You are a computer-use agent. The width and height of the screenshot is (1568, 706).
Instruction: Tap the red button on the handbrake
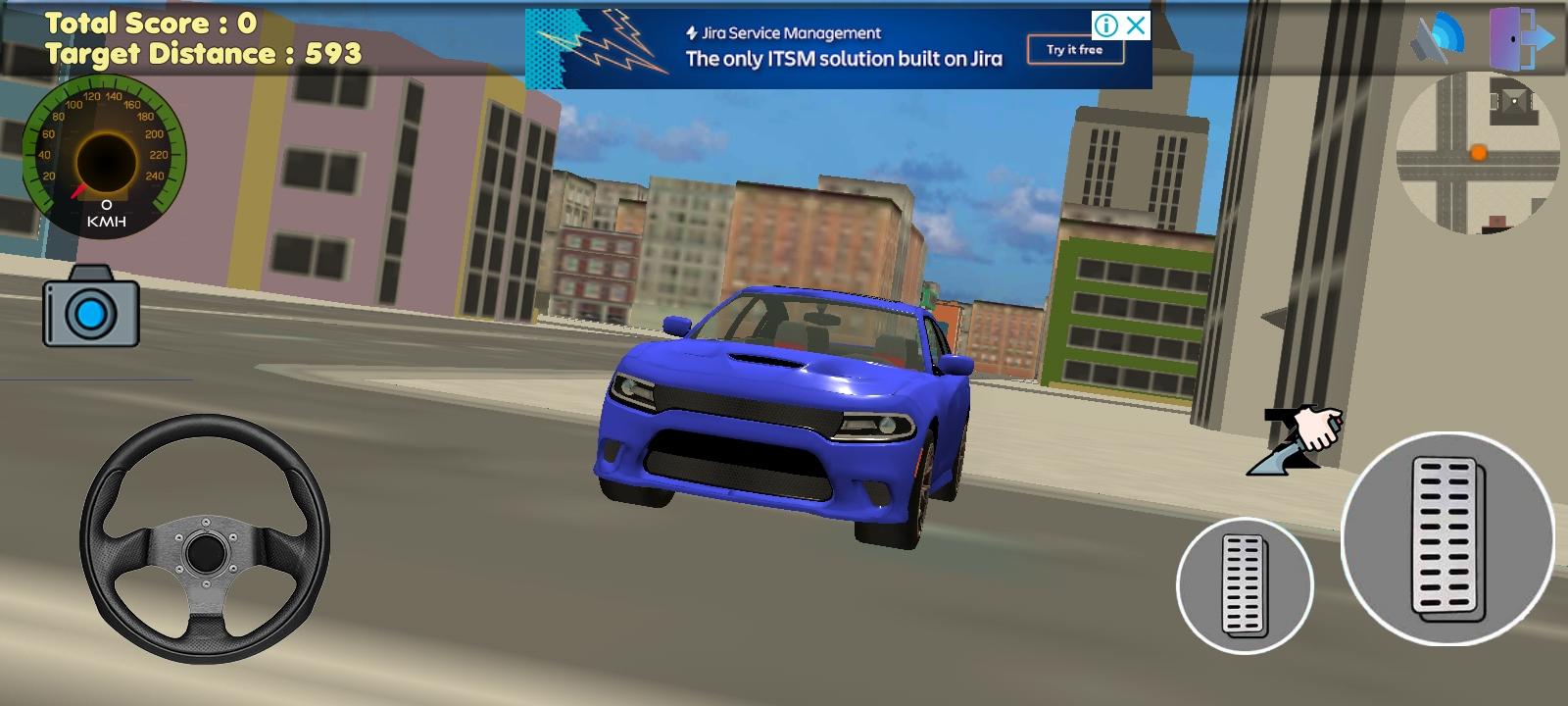pos(1339,420)
